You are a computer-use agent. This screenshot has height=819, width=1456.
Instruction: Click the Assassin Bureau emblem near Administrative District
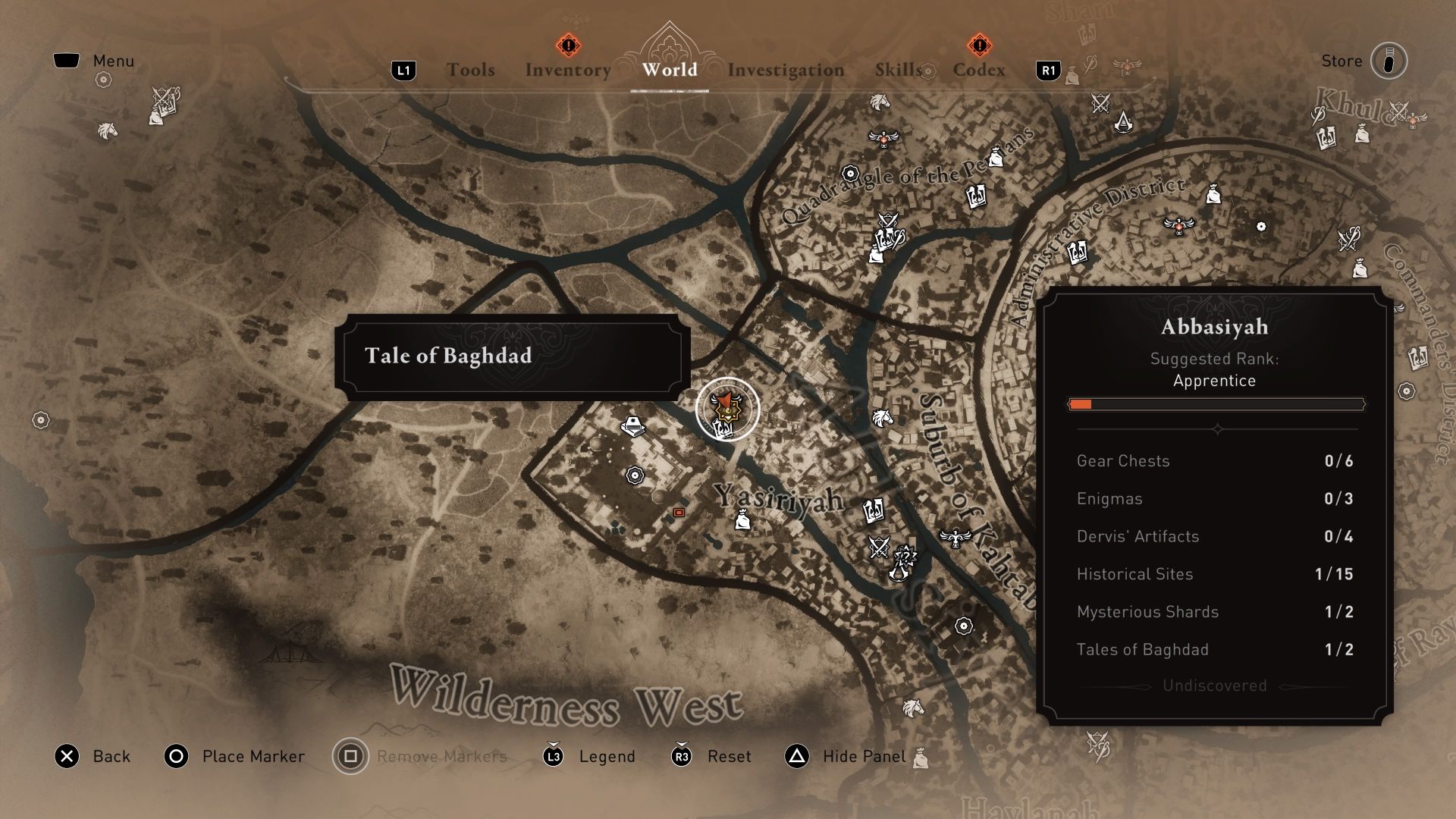(1124, 124)
